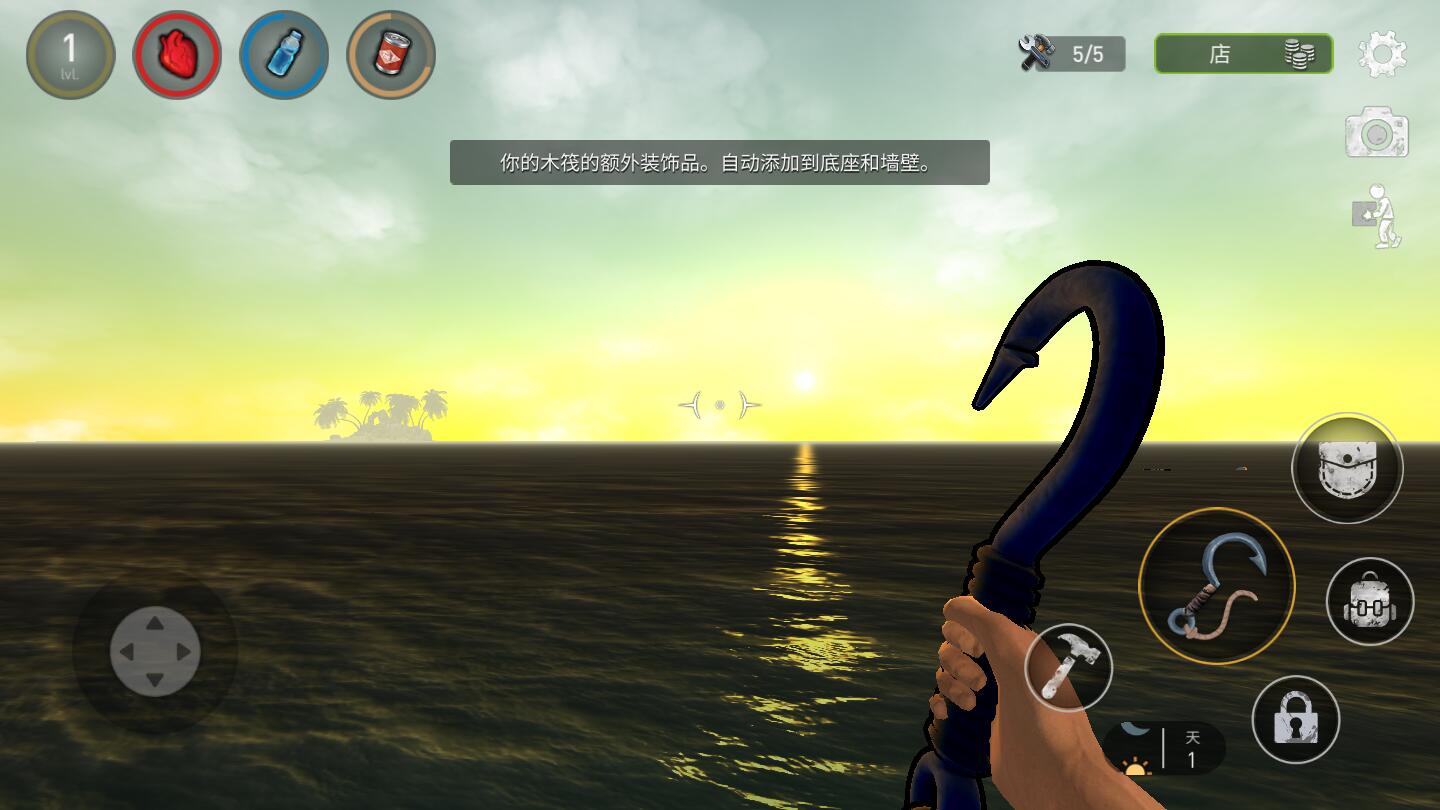Throw the hook with the hook button
Image resolution: width=1440 pixels, height=810 pixels.
[x=1217, y=586]
